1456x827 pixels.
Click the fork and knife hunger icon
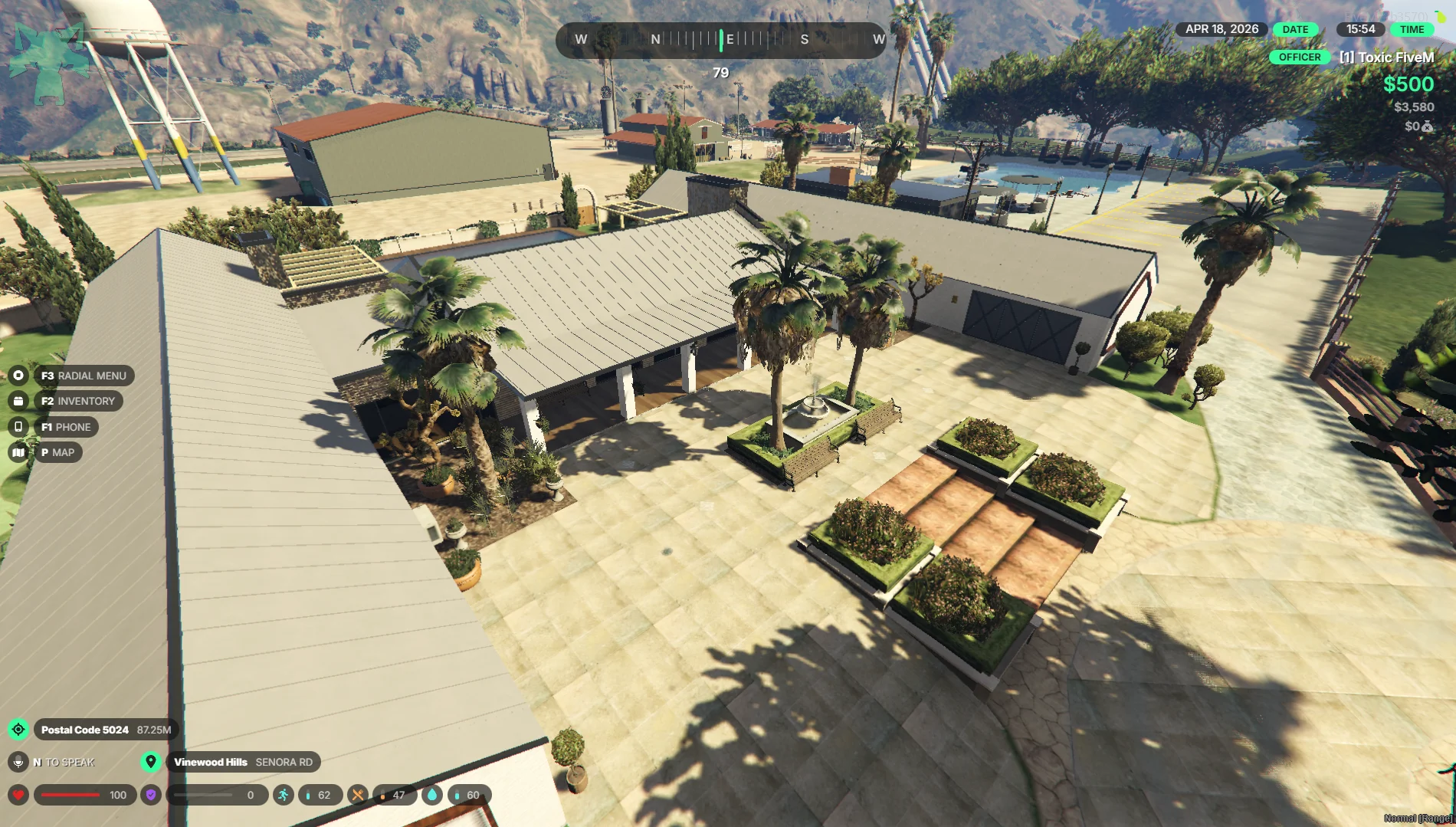point(358,795)
